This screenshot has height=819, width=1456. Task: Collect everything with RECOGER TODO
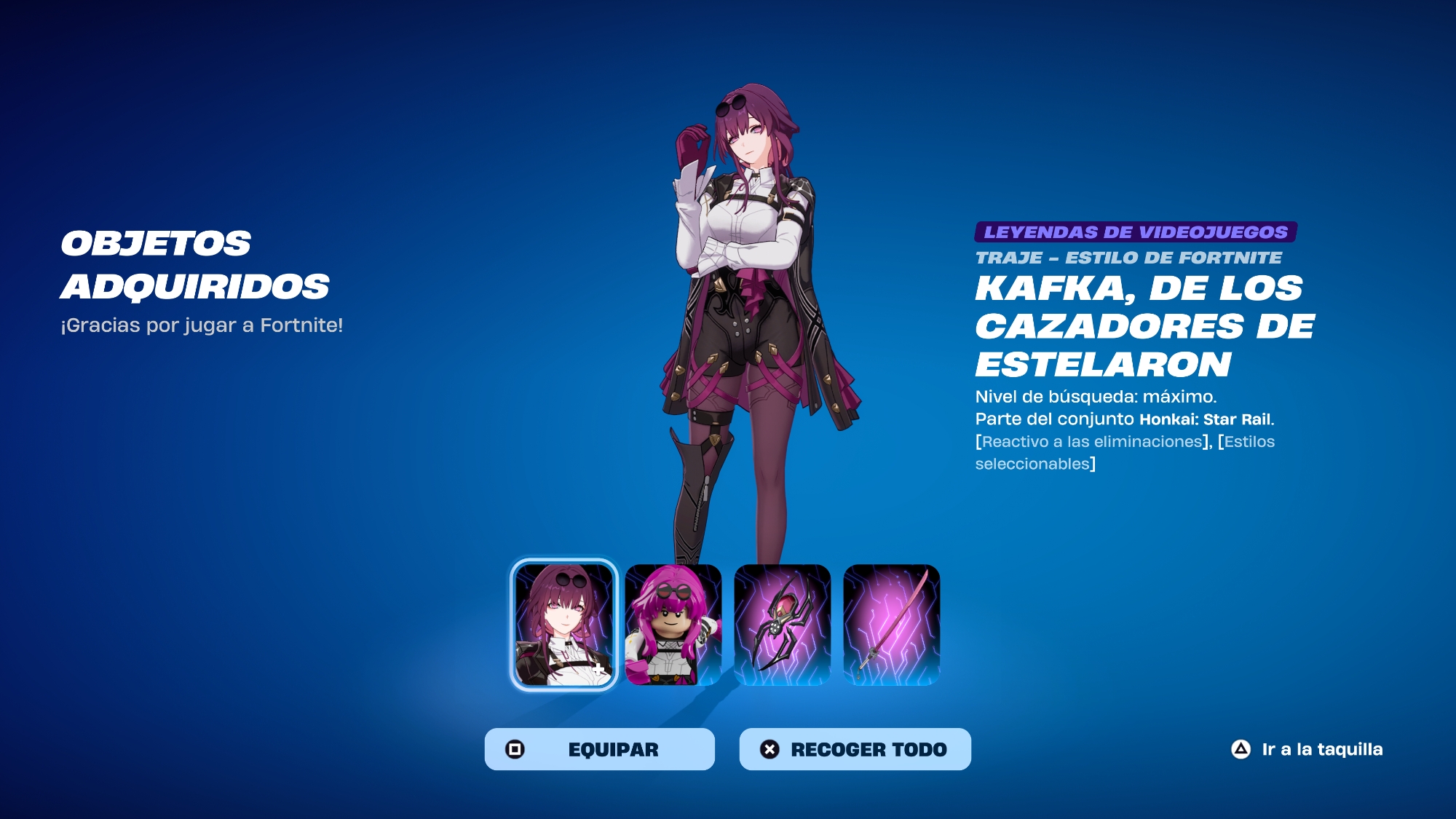pyautogui.click(x=855, y=749)
